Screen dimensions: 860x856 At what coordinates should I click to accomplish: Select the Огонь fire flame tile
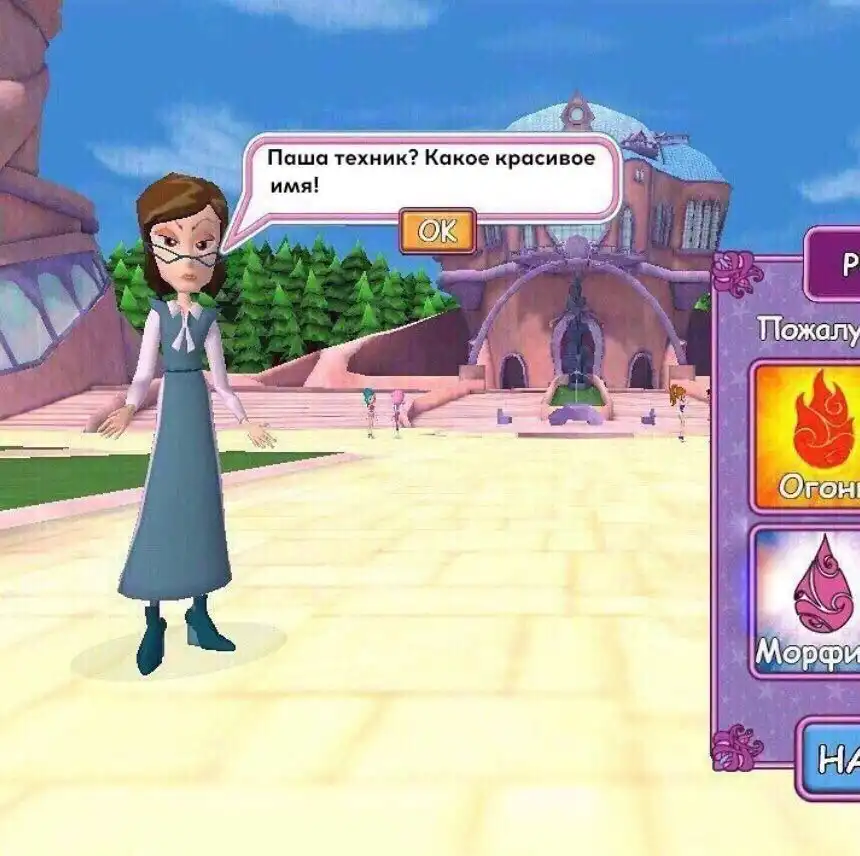(x=808, y=436)
